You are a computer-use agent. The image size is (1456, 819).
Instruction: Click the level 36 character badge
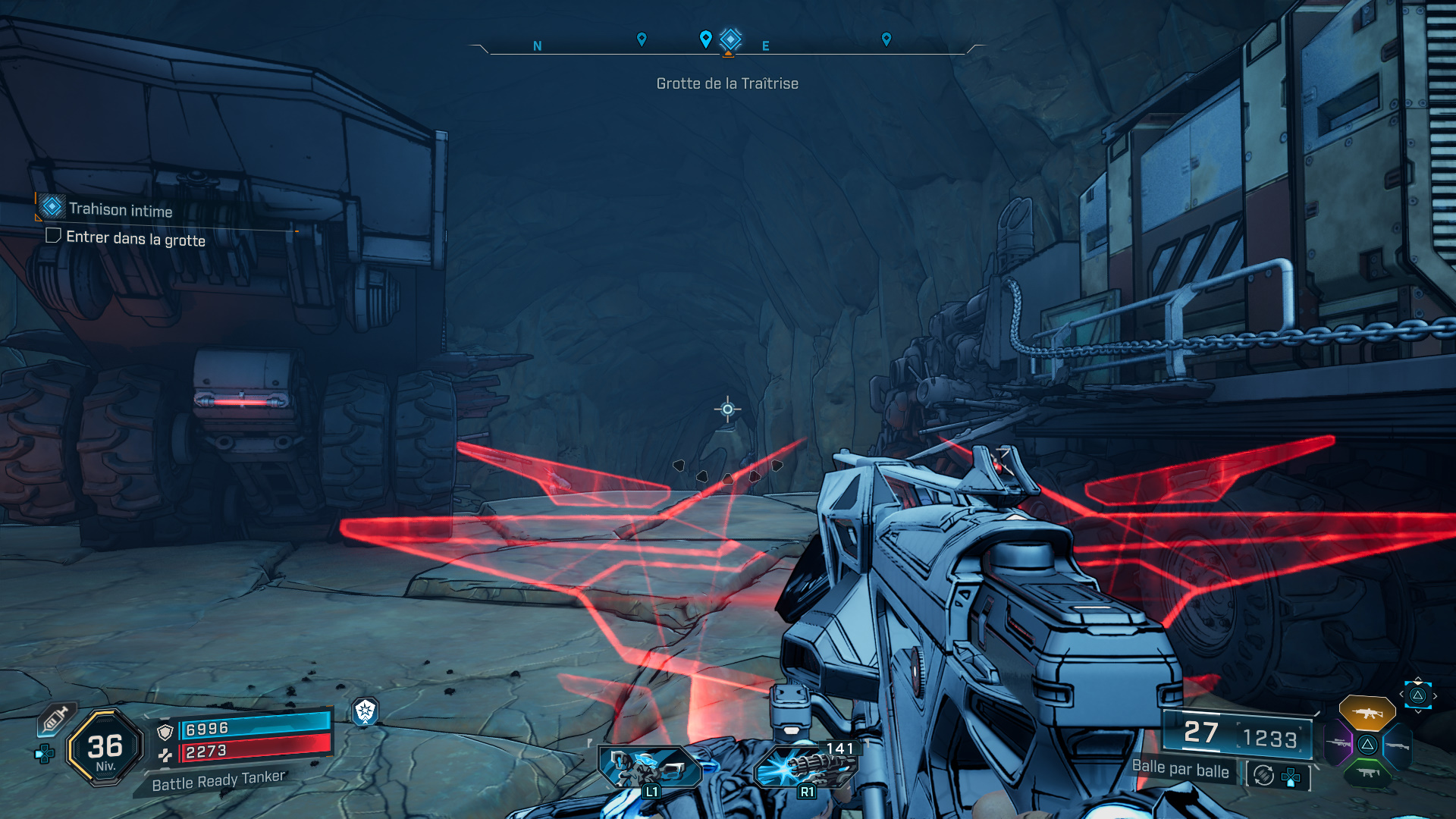105,748
